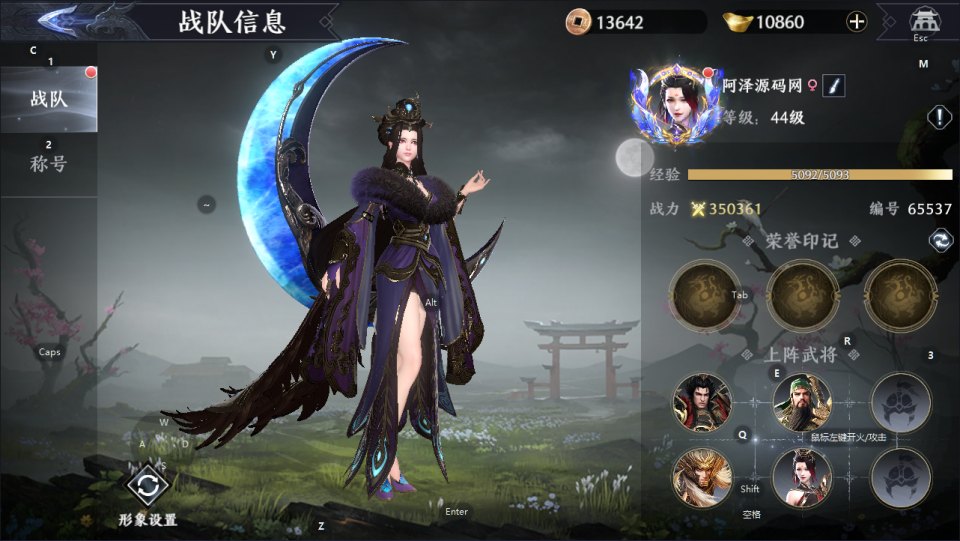This screenshot has height=541, width=960.
Task: Click the honor marks swap arrows button
Action: (939, 240)
